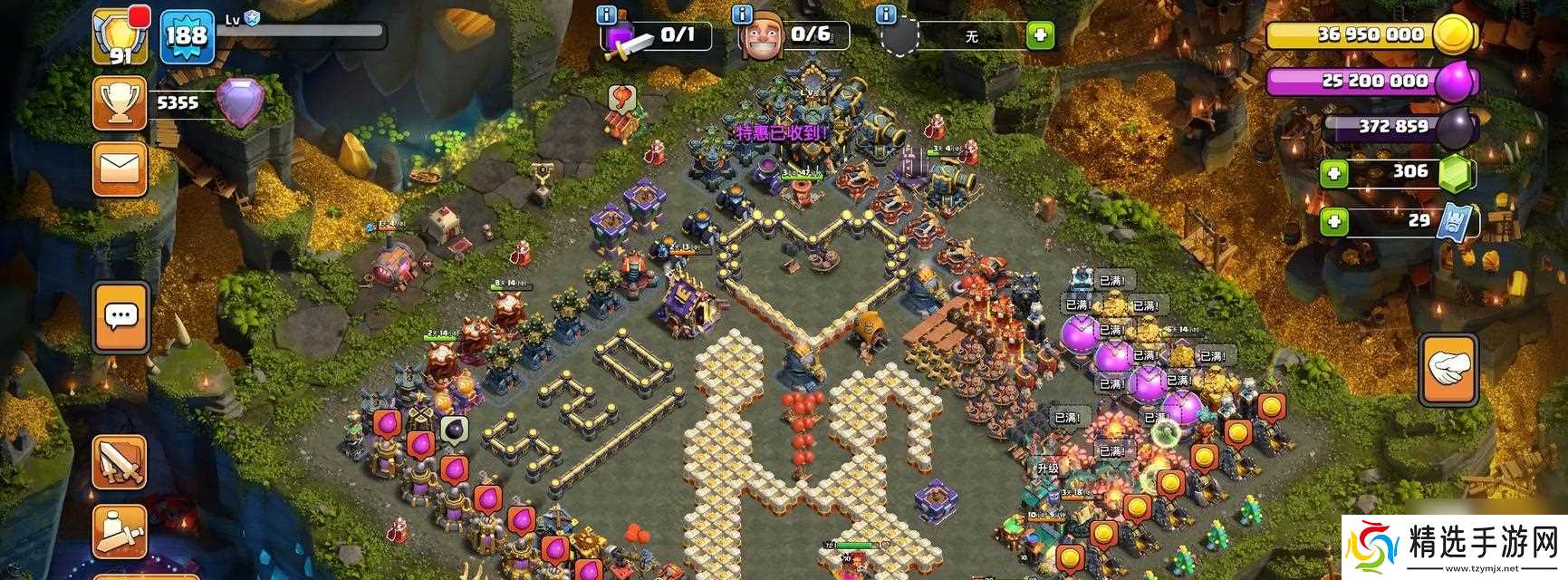Tap the blue level 188 experience badge
Viewport: 1568px width, 580px height.
[x=187, y=36]
